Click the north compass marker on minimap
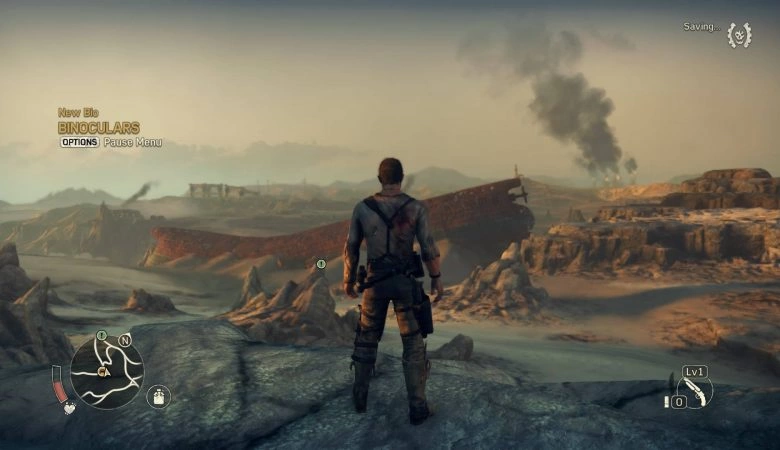Viewport: 780px width, 450px height. click(125, 340)
